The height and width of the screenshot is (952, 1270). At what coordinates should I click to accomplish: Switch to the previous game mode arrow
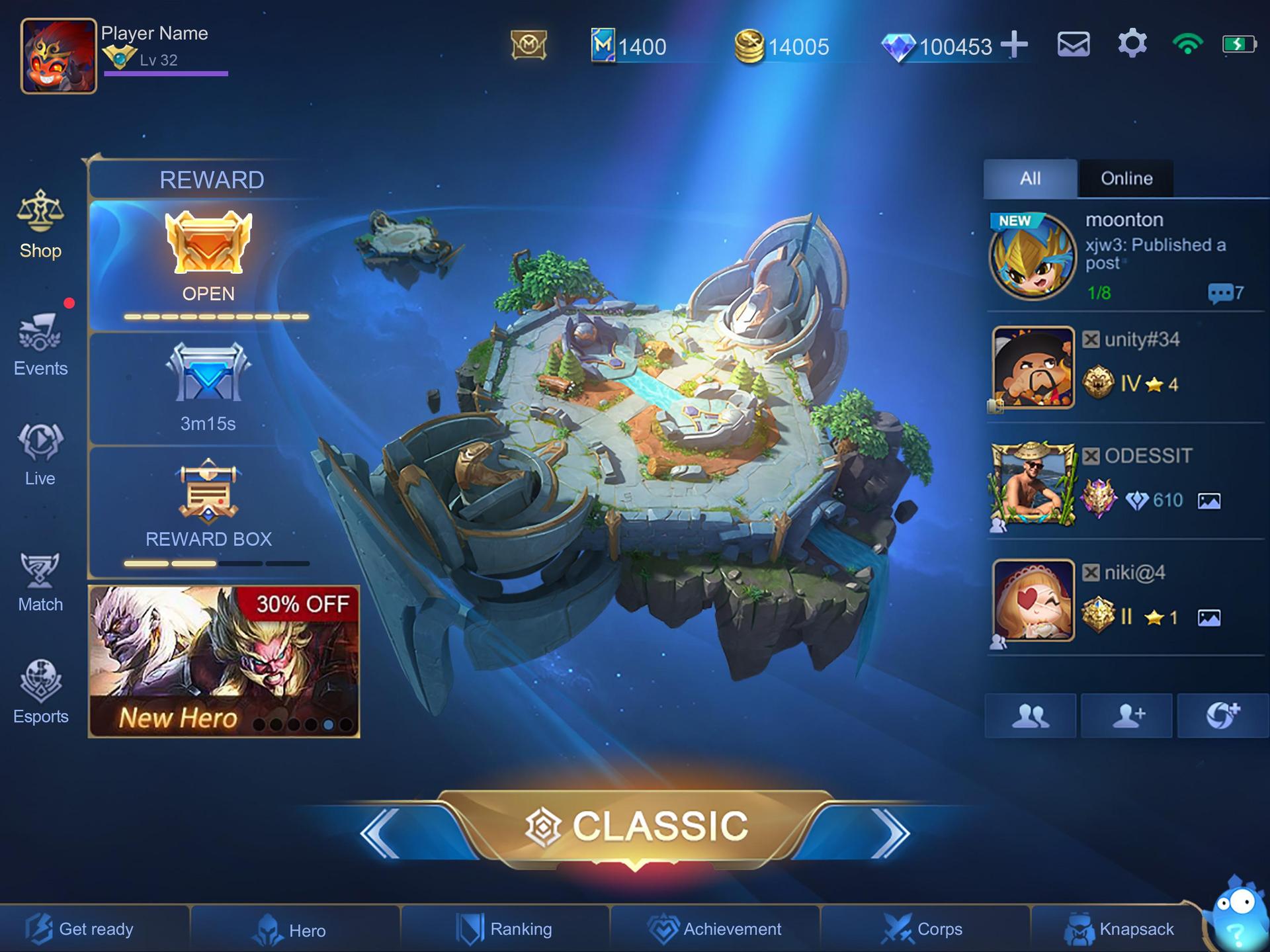pyautogui.click(x=380, y=833)
